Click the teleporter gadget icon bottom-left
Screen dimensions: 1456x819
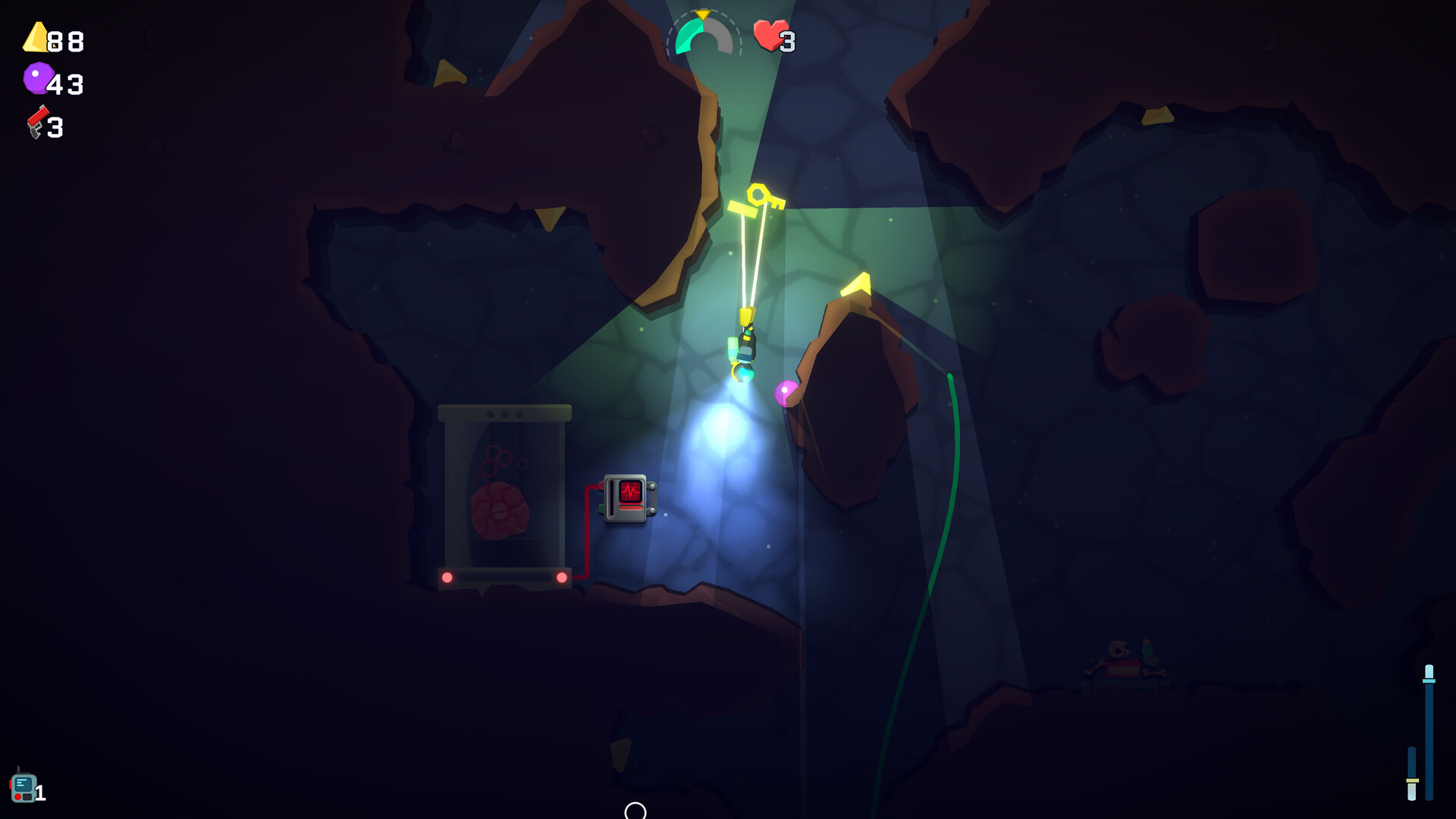(25, 786)
